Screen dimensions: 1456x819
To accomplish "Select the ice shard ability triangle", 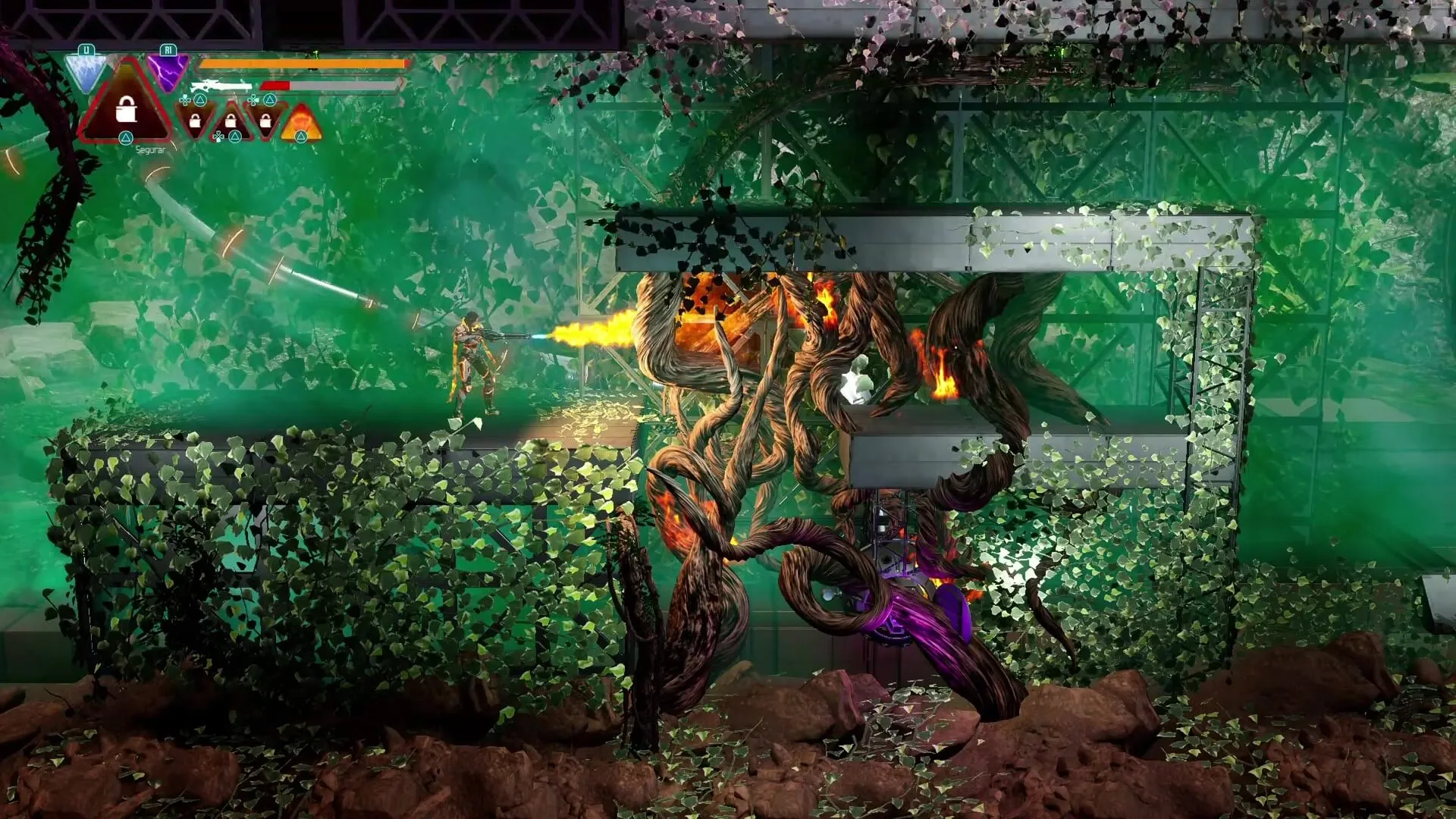I will coord(85,71).
